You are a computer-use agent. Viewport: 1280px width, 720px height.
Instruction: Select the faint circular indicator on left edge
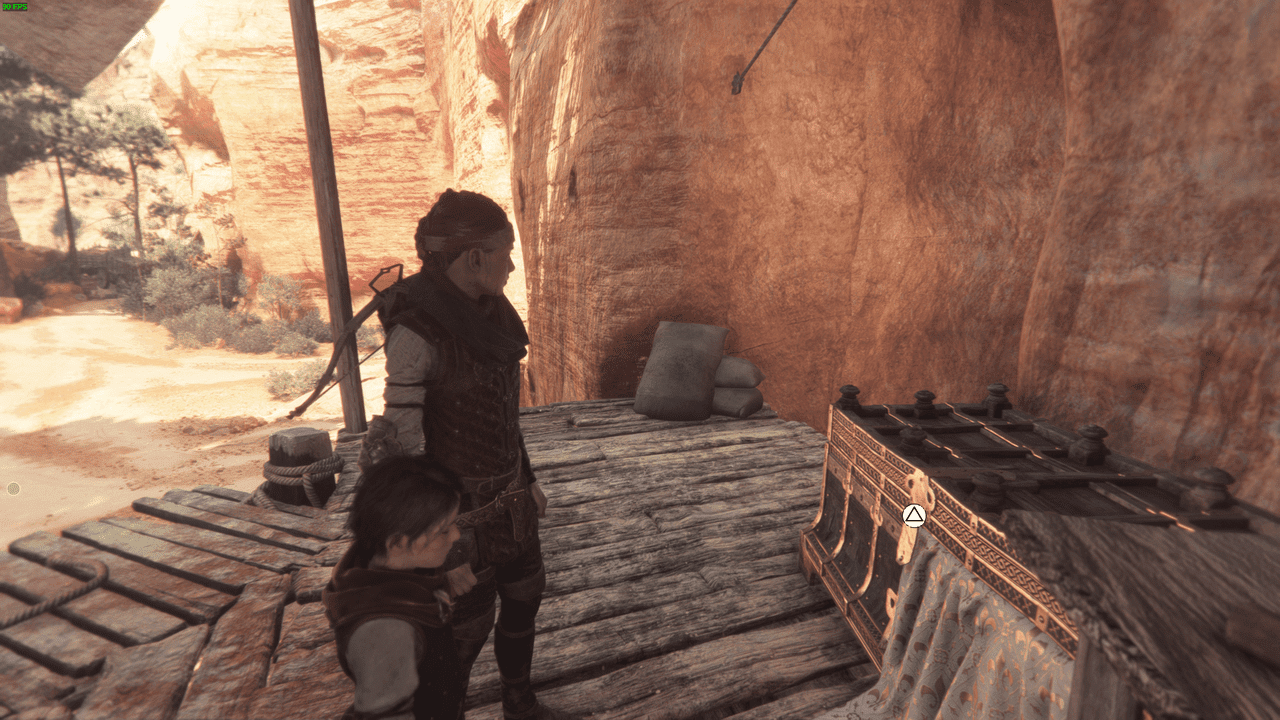coord(11,488)
